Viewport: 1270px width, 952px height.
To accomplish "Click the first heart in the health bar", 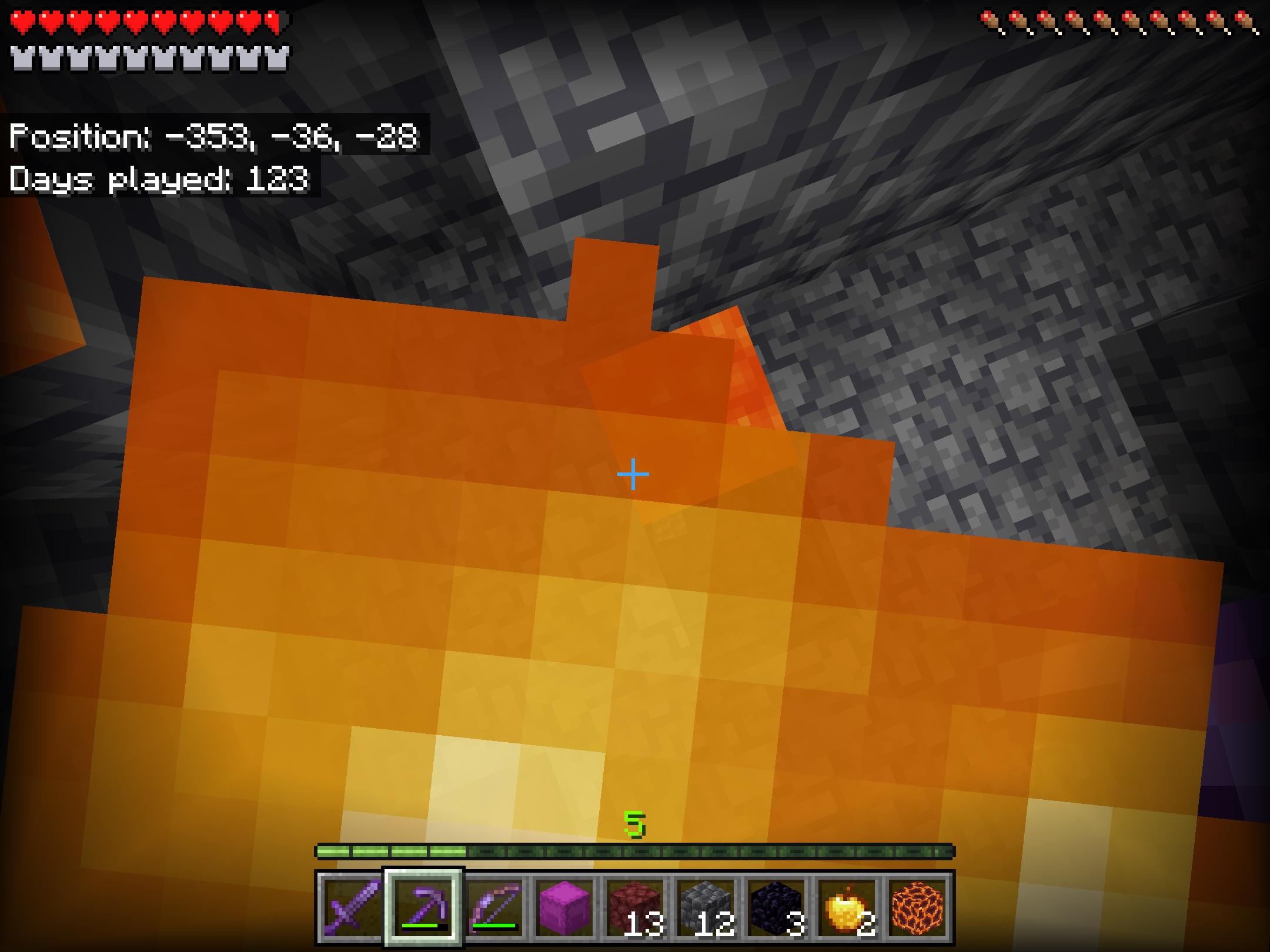I will tap(22, 19).
